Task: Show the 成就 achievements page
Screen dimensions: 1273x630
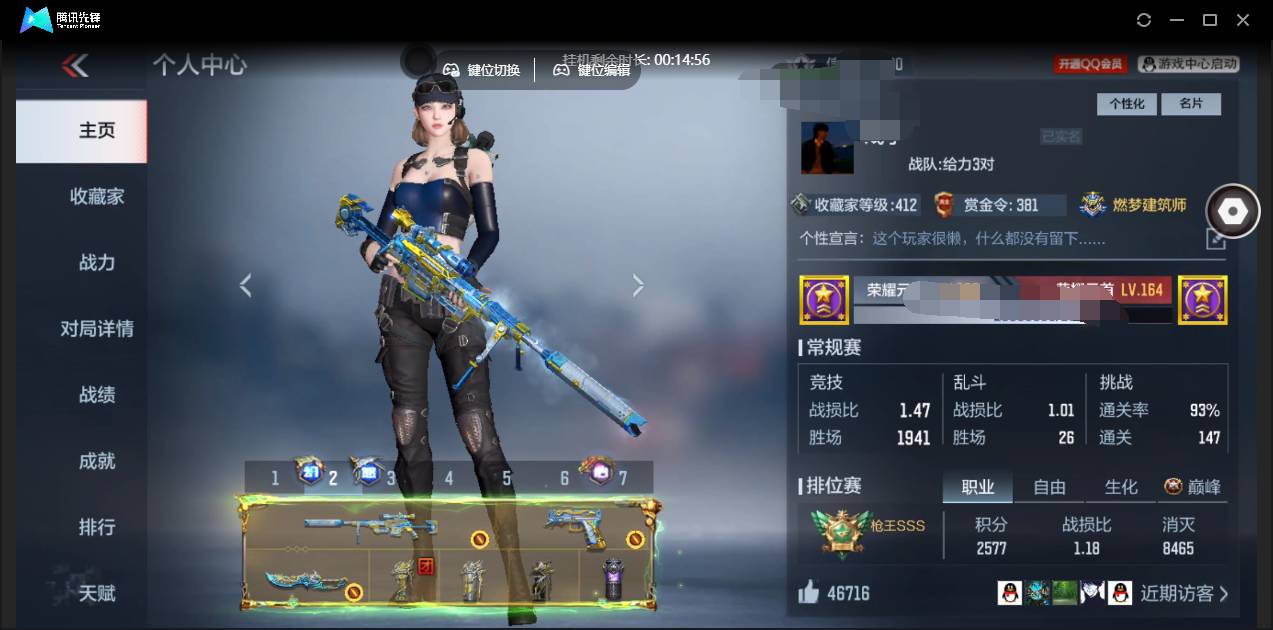Action: point(97,461)
